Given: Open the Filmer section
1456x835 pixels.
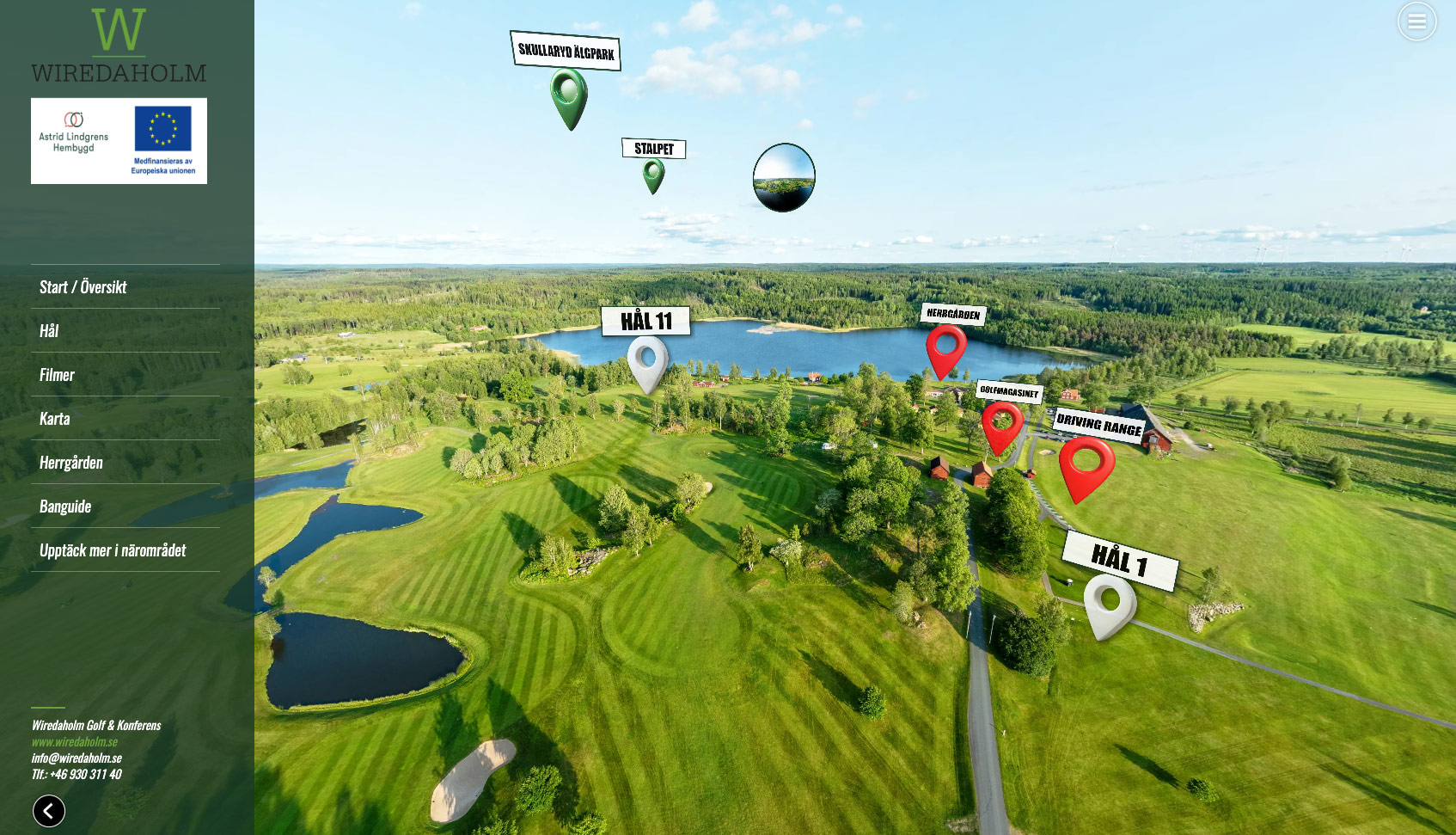Looking at the screenshot, I should (57, 375).
